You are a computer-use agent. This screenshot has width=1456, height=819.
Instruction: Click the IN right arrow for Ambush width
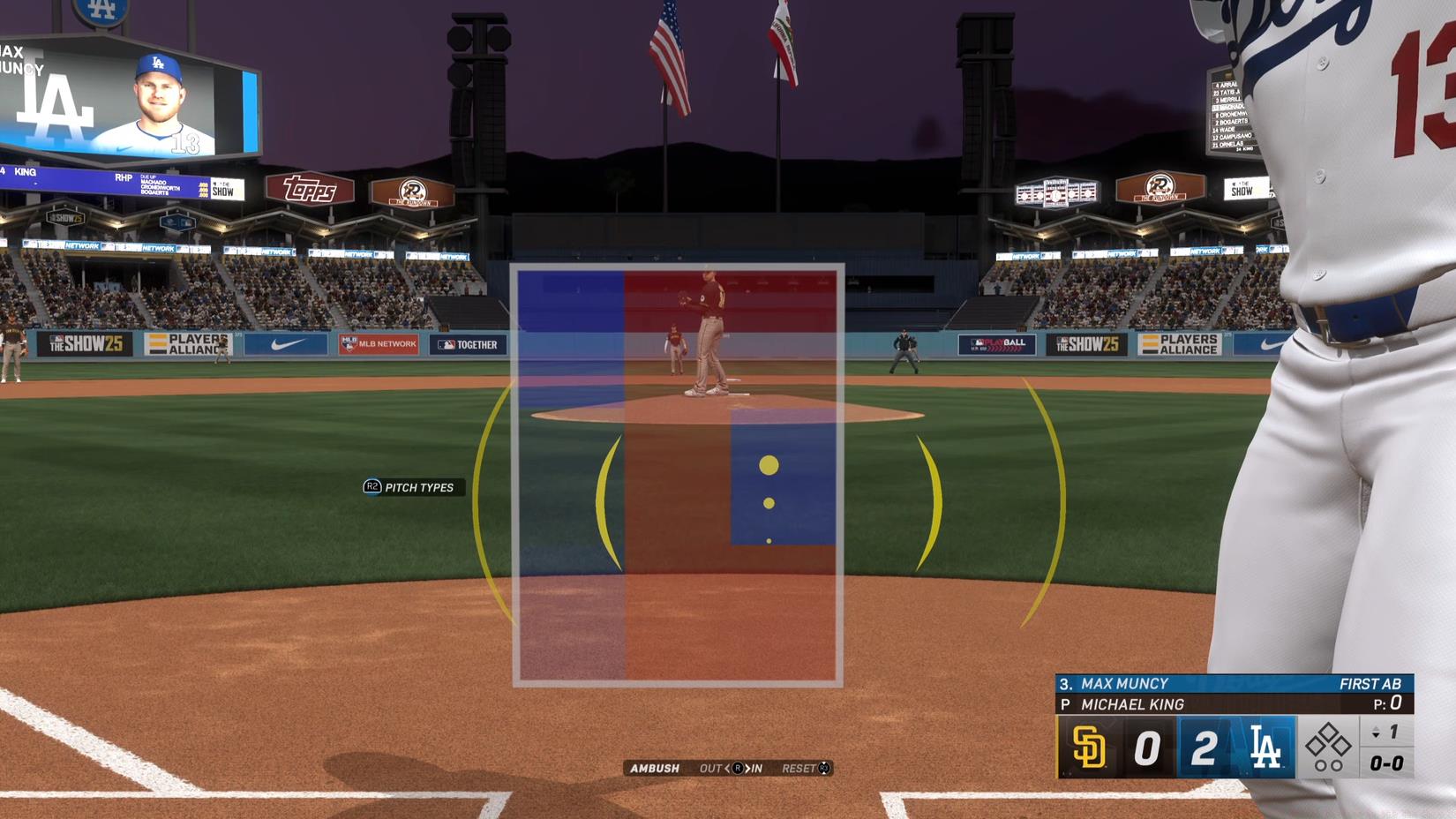(747, 769)
